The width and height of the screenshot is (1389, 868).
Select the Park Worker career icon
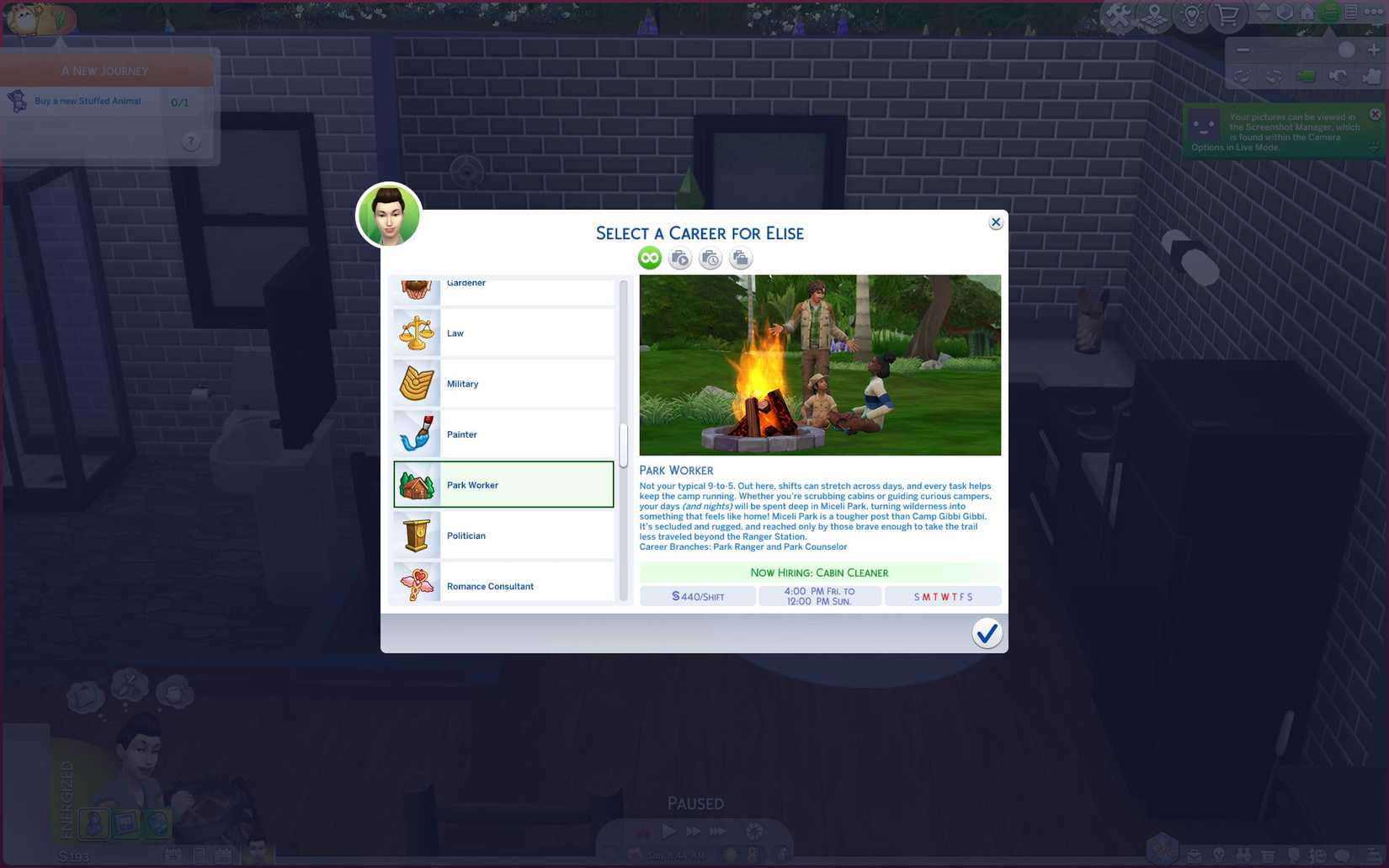point(416,485)
